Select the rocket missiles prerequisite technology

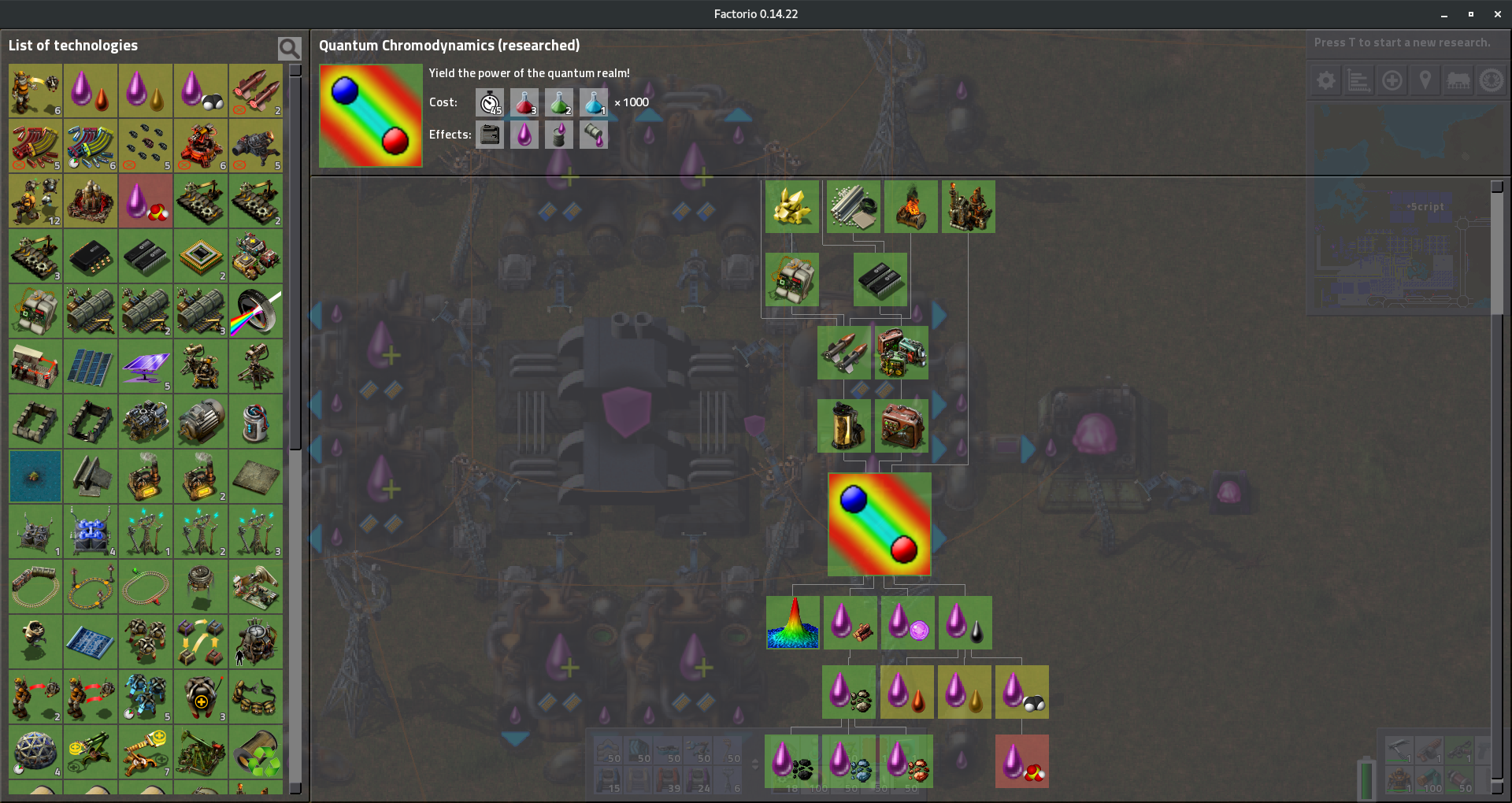(x=843, y=353)
